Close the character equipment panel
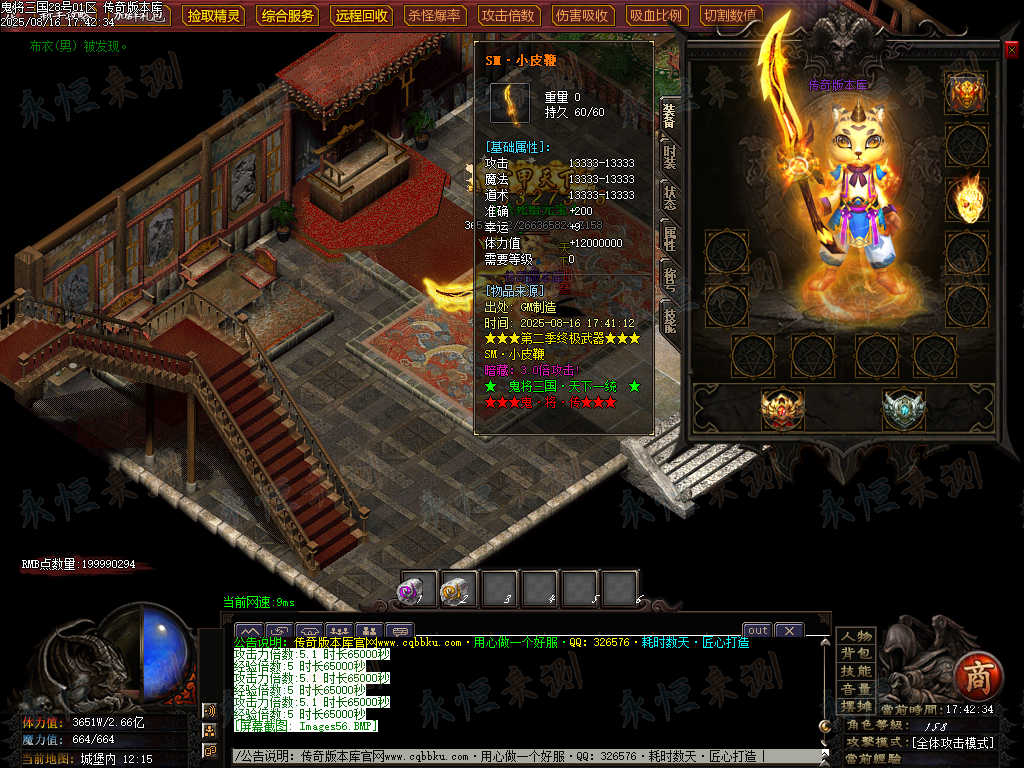Viewport: 1024px width, 768px height. point(1011,49)
